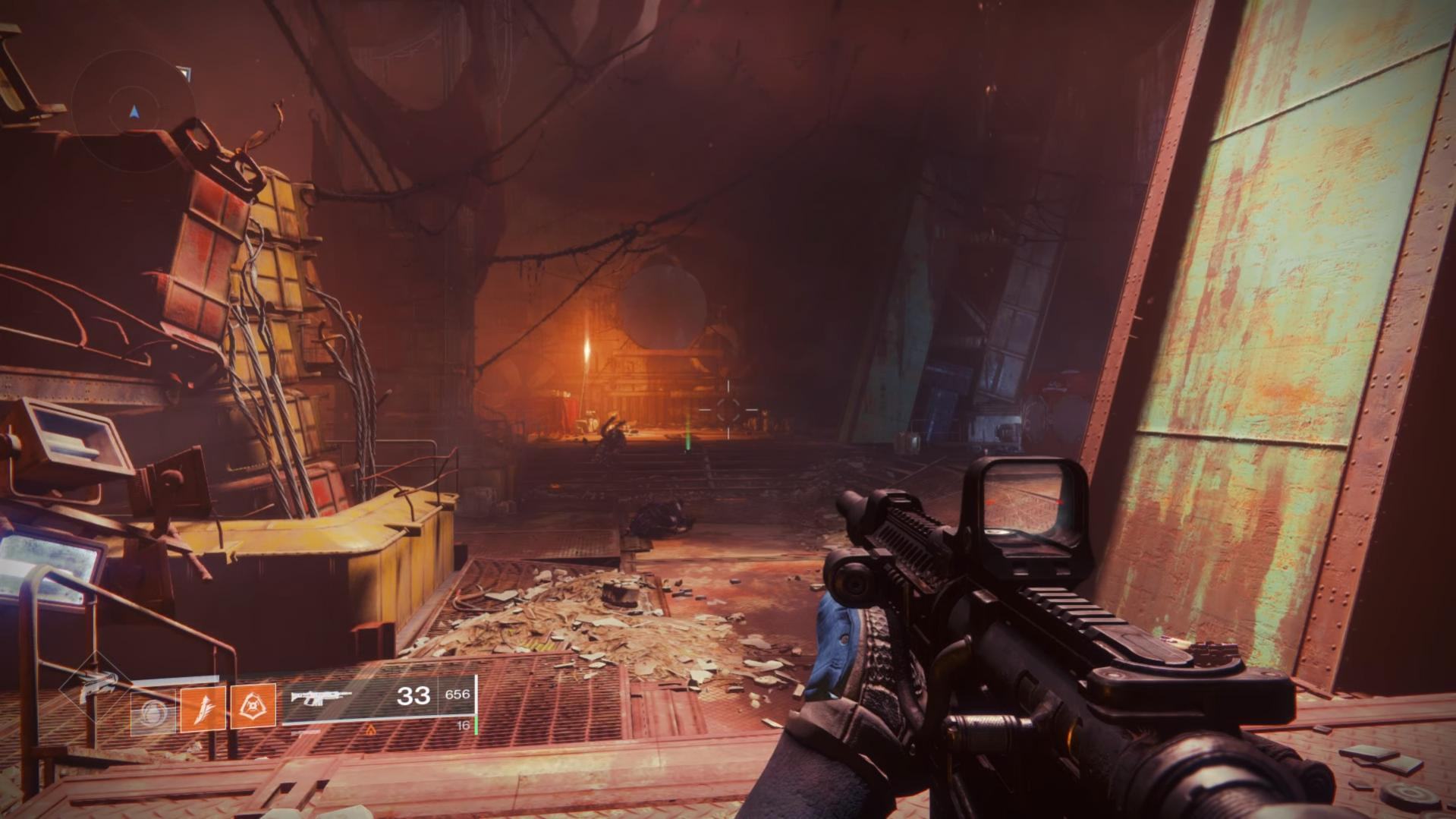Click the diamond super ability icon
Viewport: 1456px width, 819px height.
point(95,686)
